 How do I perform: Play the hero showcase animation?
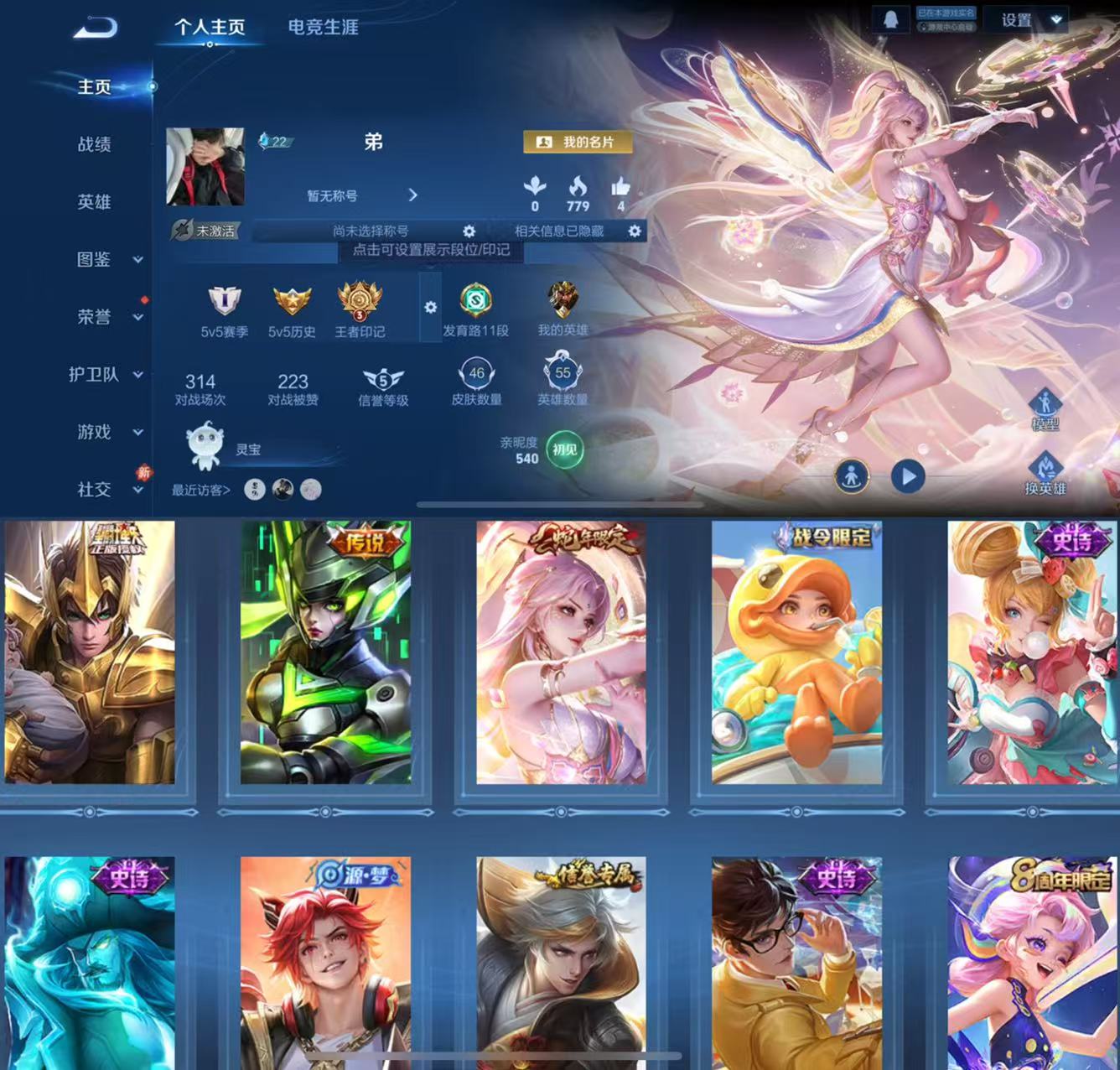coord(907,476)
